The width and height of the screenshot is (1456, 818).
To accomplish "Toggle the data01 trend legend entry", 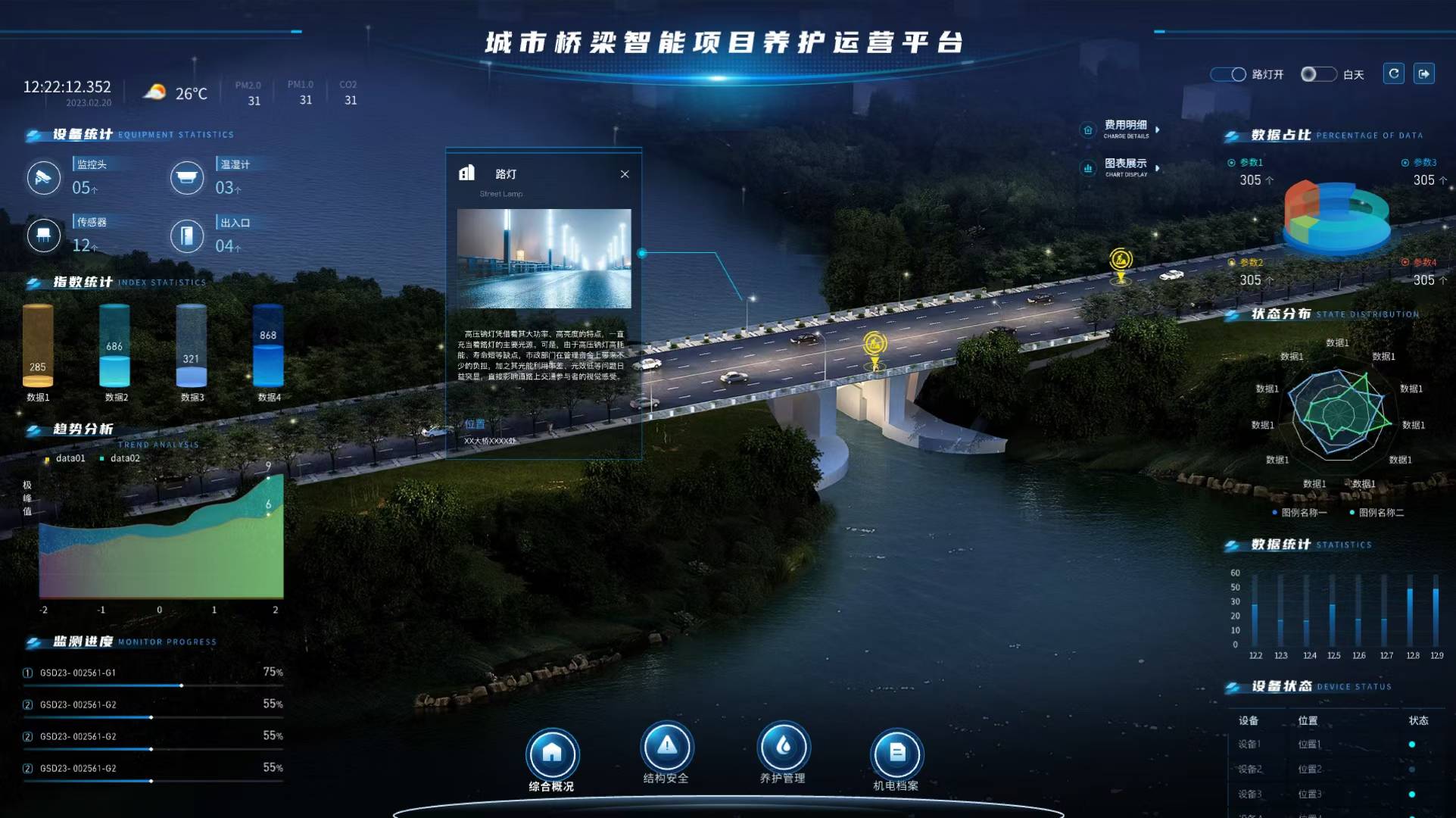I will point(66,458).
